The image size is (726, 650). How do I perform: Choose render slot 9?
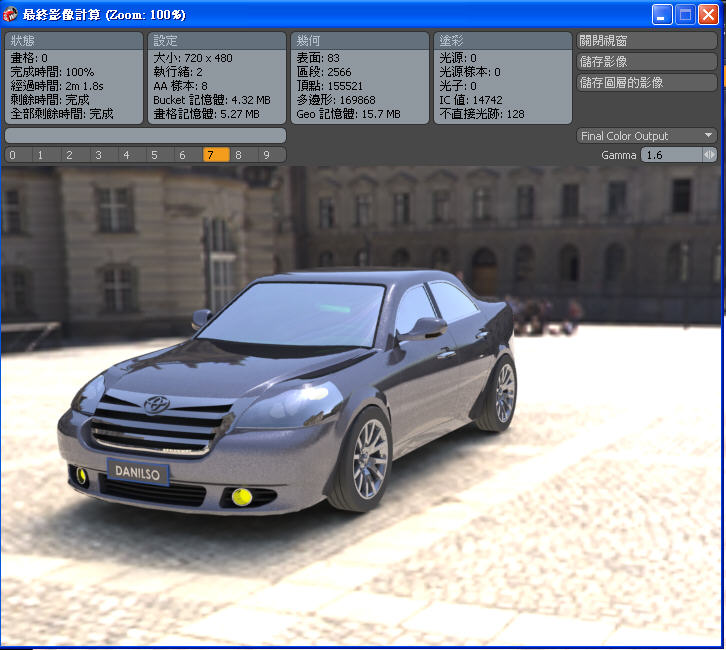point(266,155)
